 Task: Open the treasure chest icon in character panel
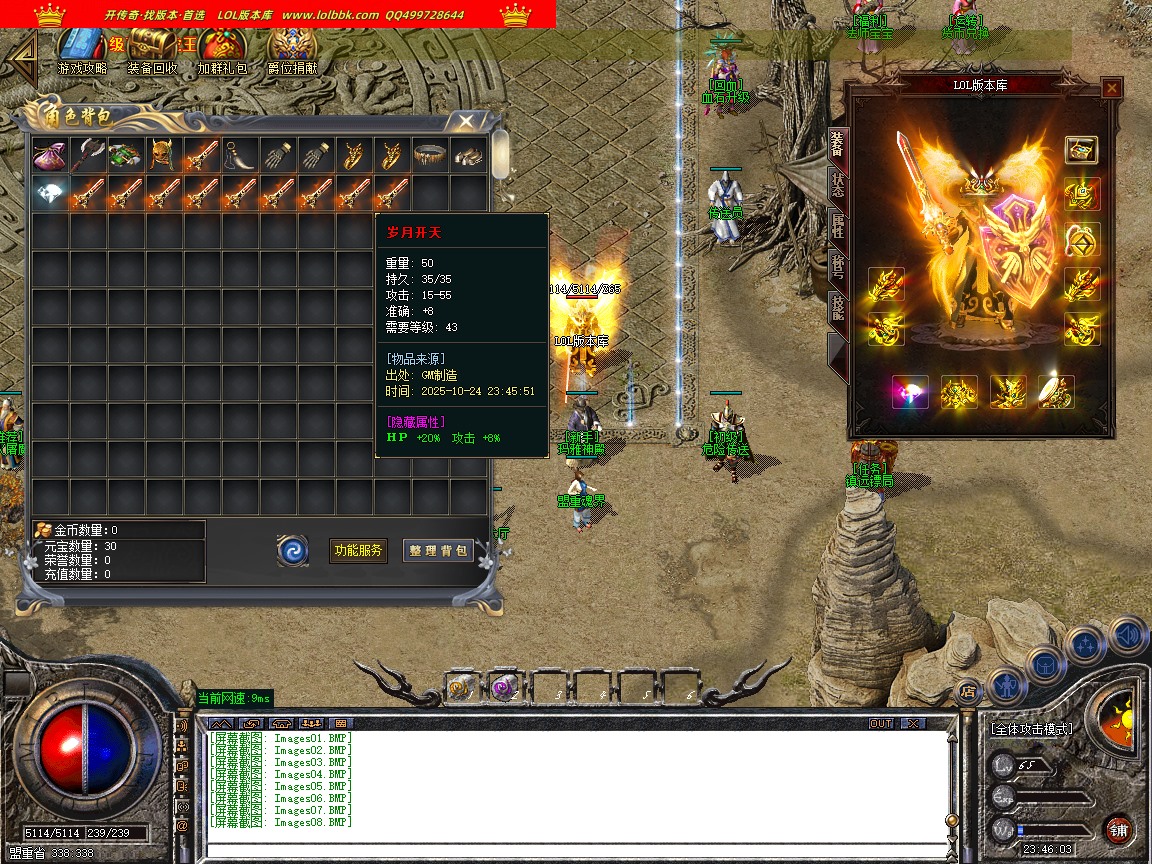(1081, 150)
